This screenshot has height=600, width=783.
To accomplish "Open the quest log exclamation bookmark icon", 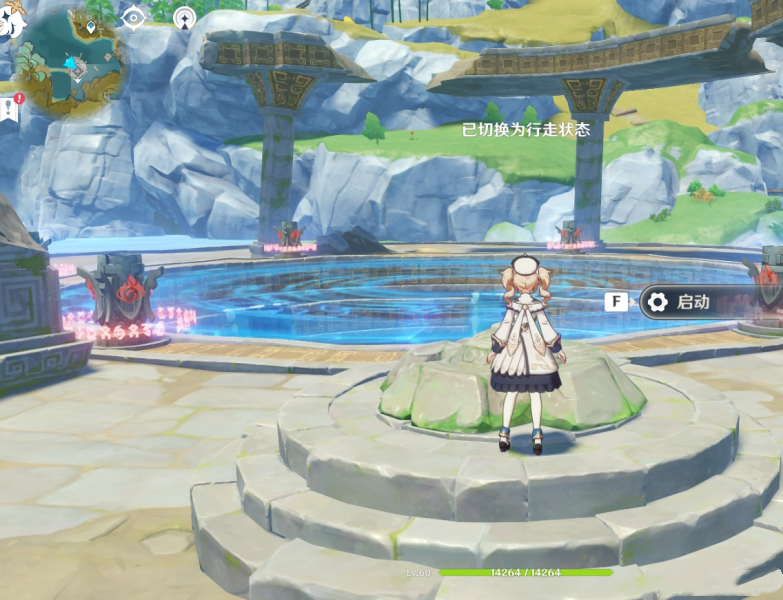I will pyautogui.click(x=10, y=108).
